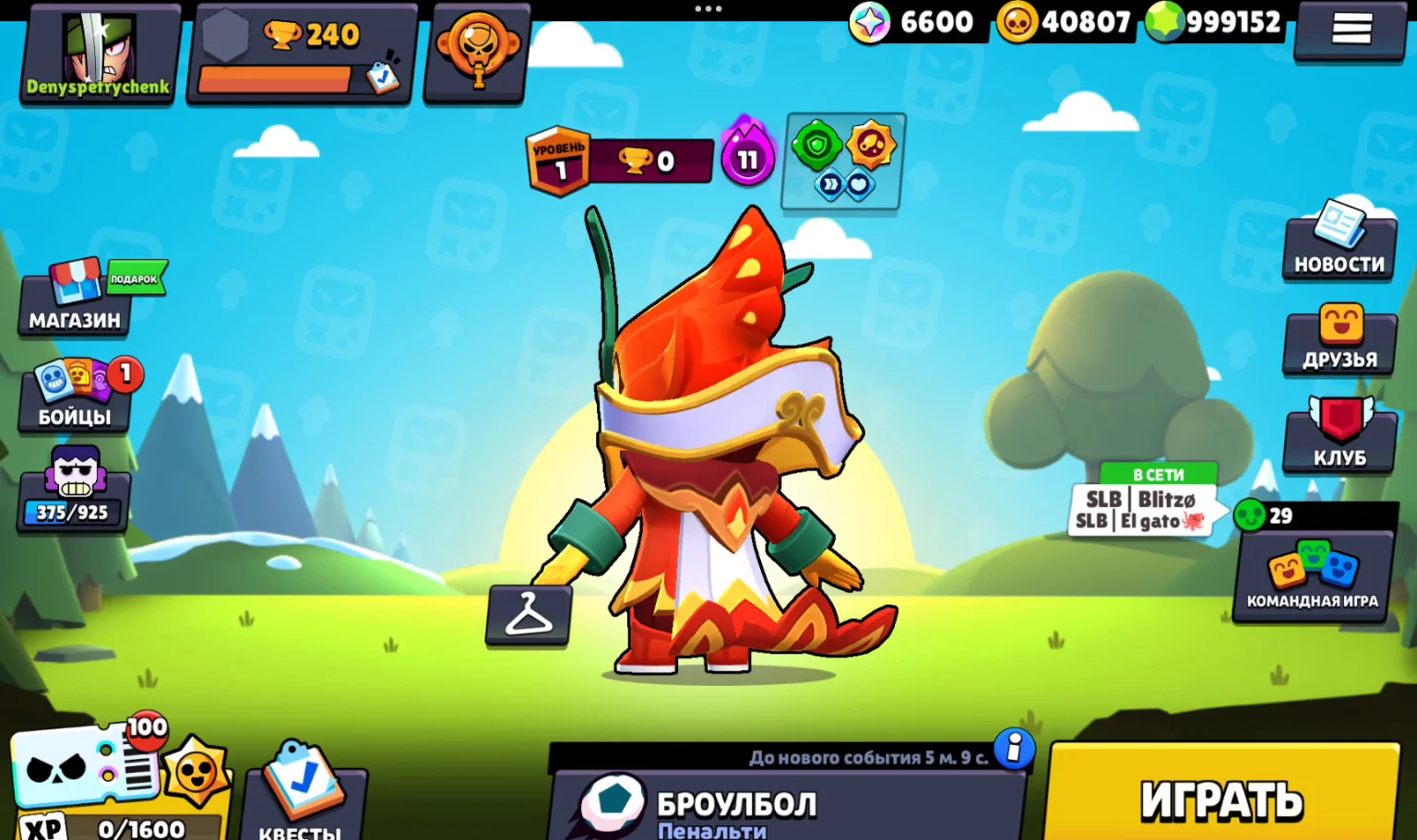
Task: Open the gadget and gear loadout panel
Action: pos(843,161)
